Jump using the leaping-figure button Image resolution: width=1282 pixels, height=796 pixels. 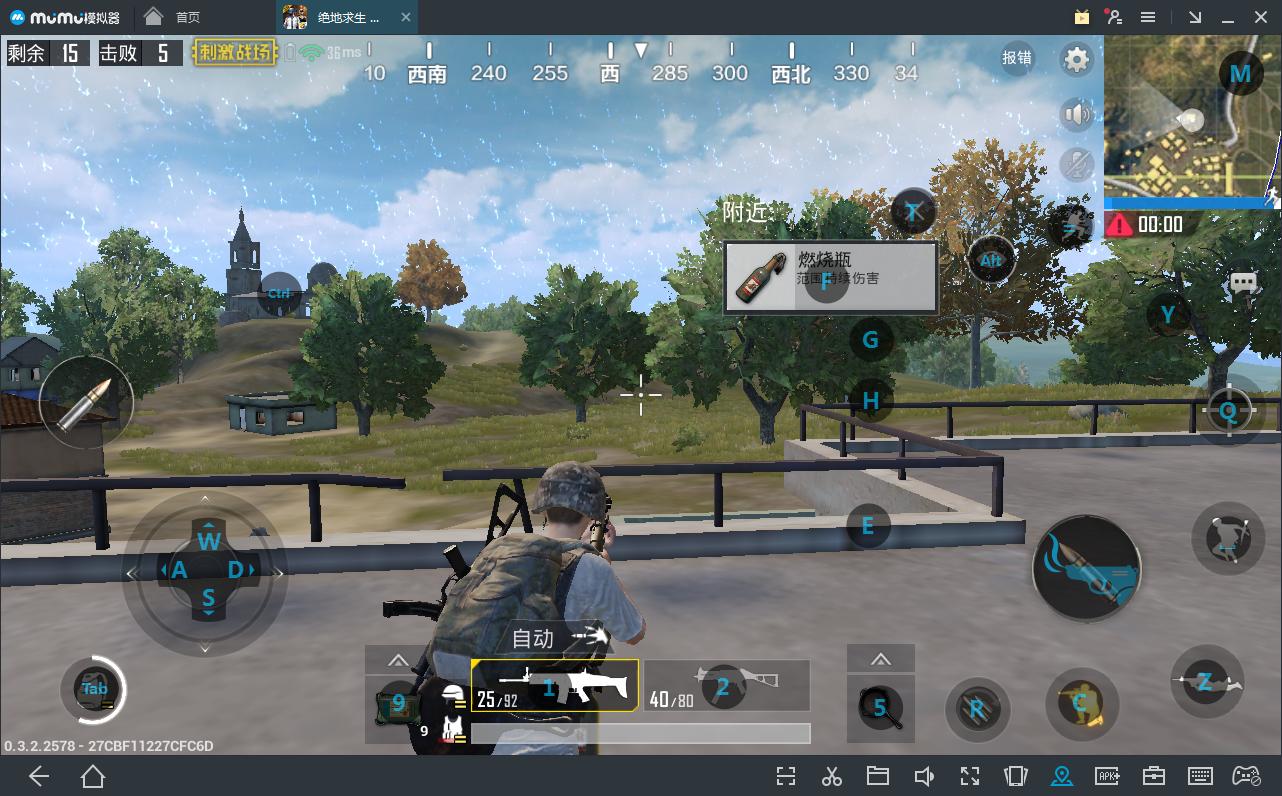tap(1228, 538)
